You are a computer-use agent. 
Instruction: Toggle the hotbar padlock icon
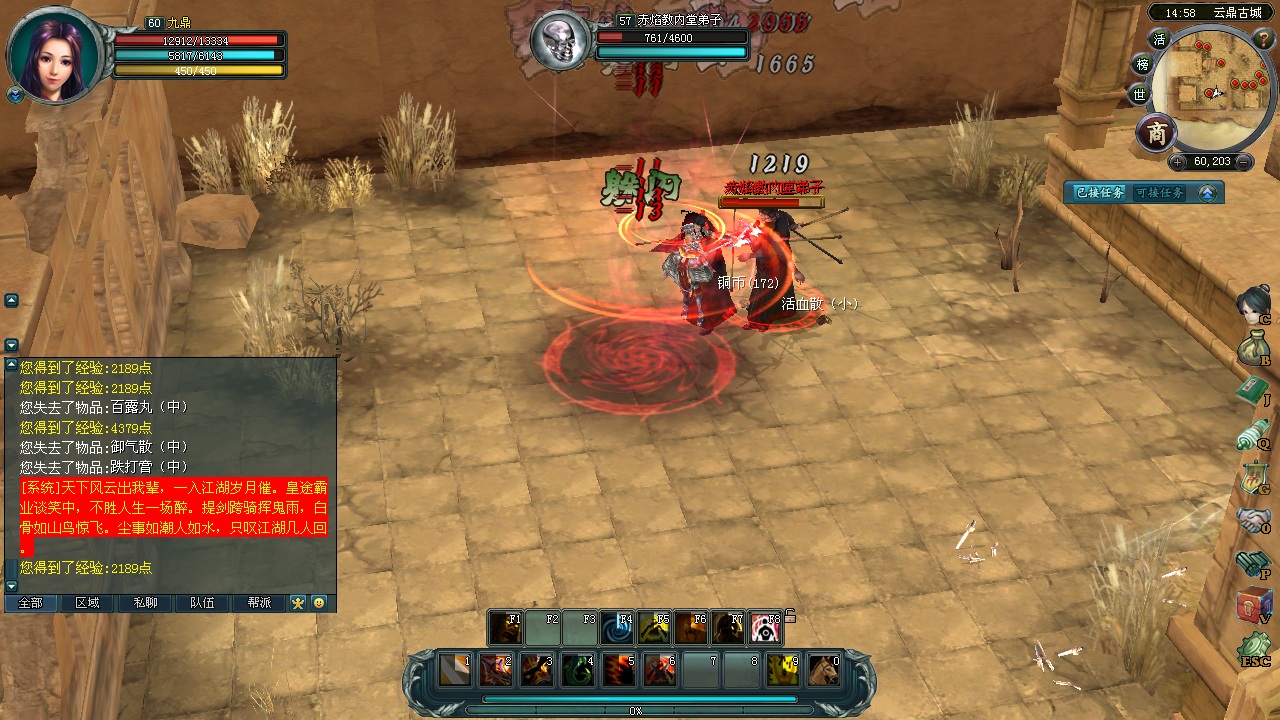790,615
